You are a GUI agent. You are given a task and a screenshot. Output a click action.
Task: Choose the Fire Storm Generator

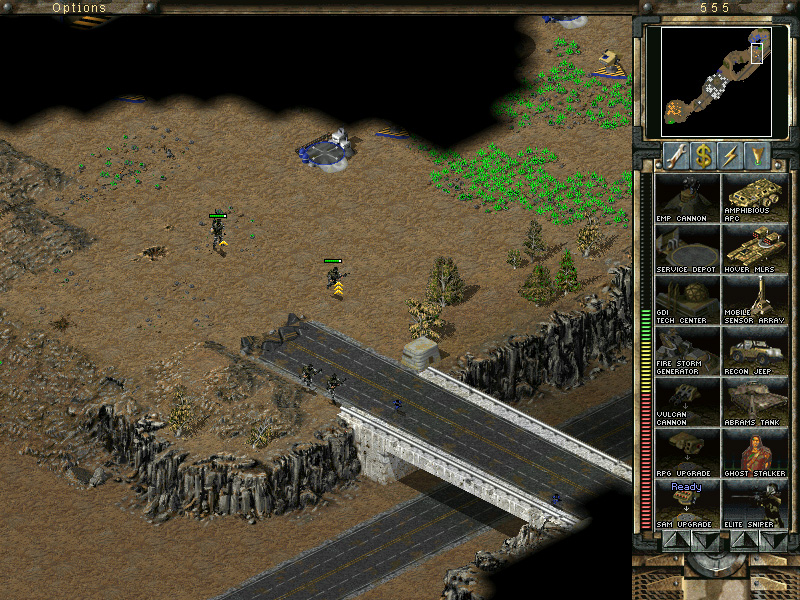tap(686, 351)
